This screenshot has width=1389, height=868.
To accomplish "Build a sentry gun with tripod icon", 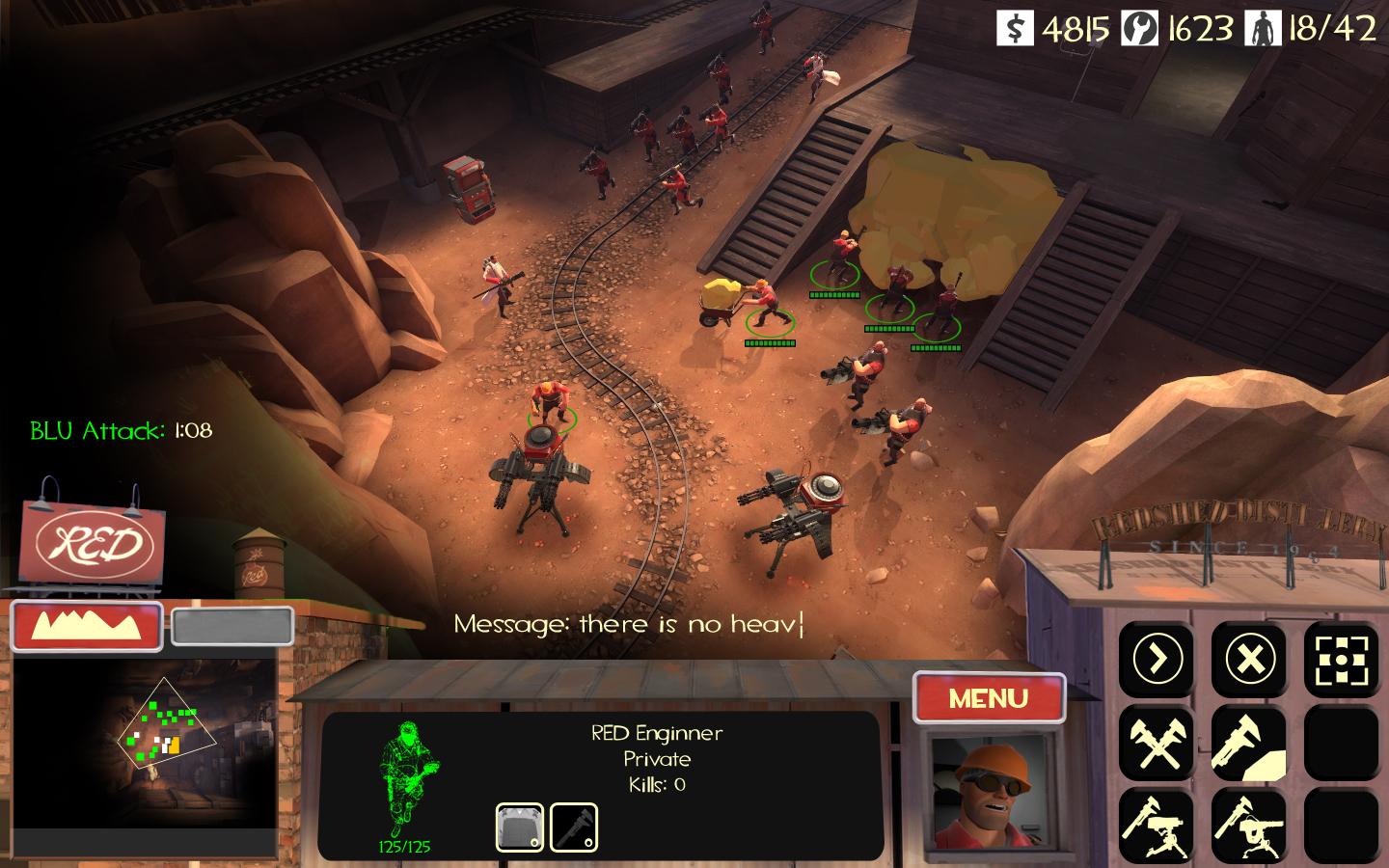I will pos(1156,827).
